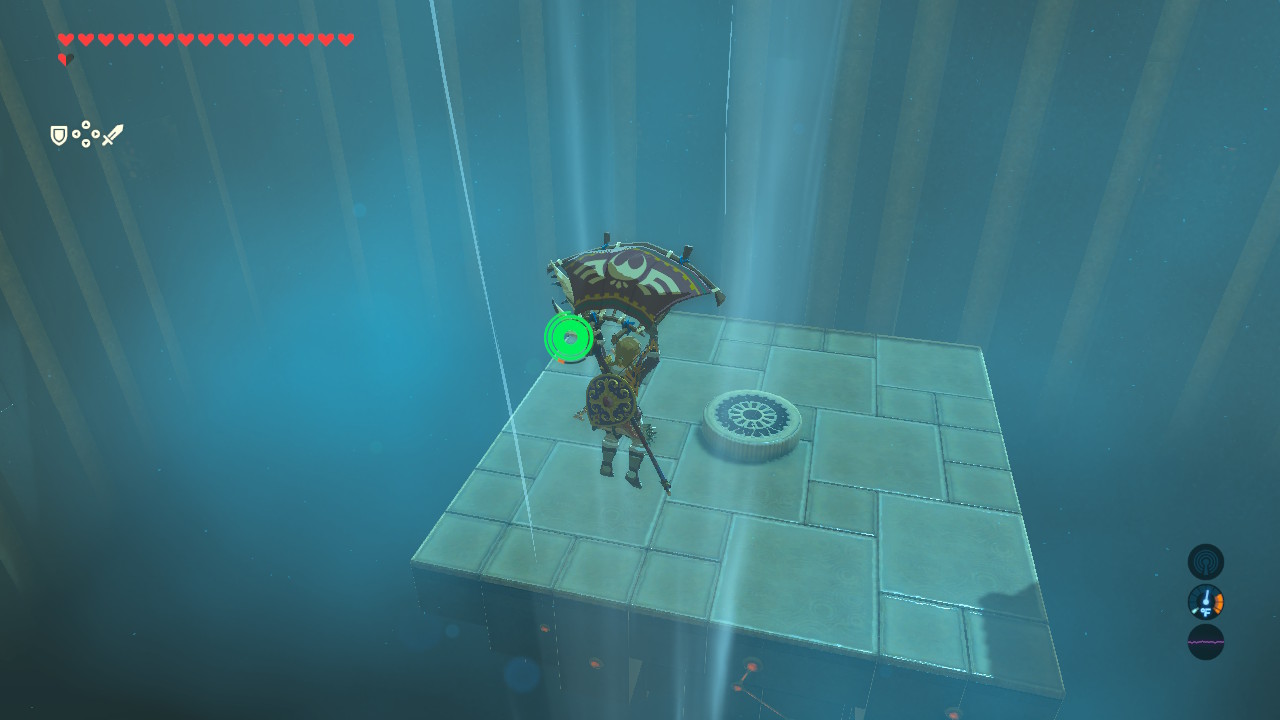Viewport: 1280px width, 720px height.
Task: Toggle the half-filled heart in the heart meter
Action: pyautogui.click(x=66, y=57)
